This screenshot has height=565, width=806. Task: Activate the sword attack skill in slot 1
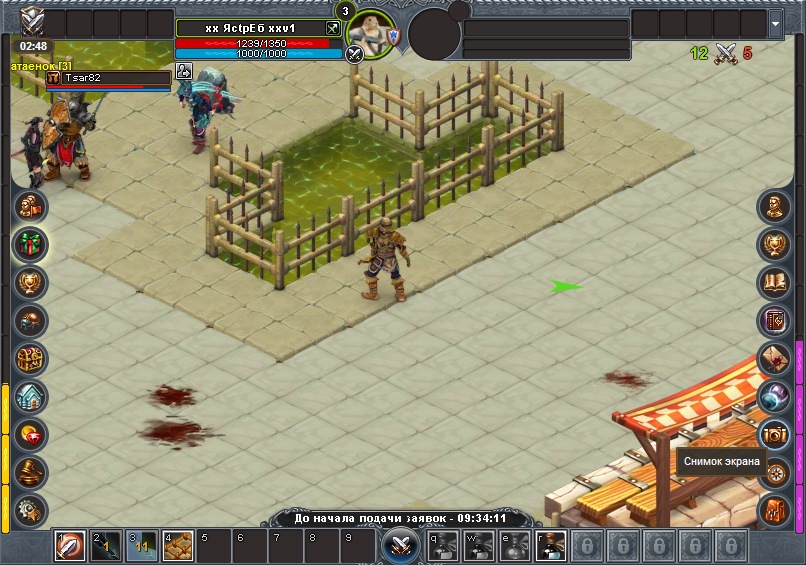click(70, 546)
